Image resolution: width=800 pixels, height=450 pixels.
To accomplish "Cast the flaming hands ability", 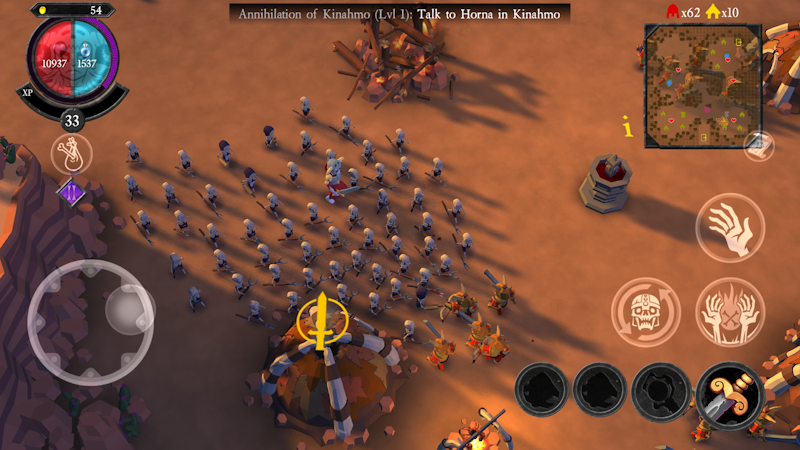I will tap(730, 312).
